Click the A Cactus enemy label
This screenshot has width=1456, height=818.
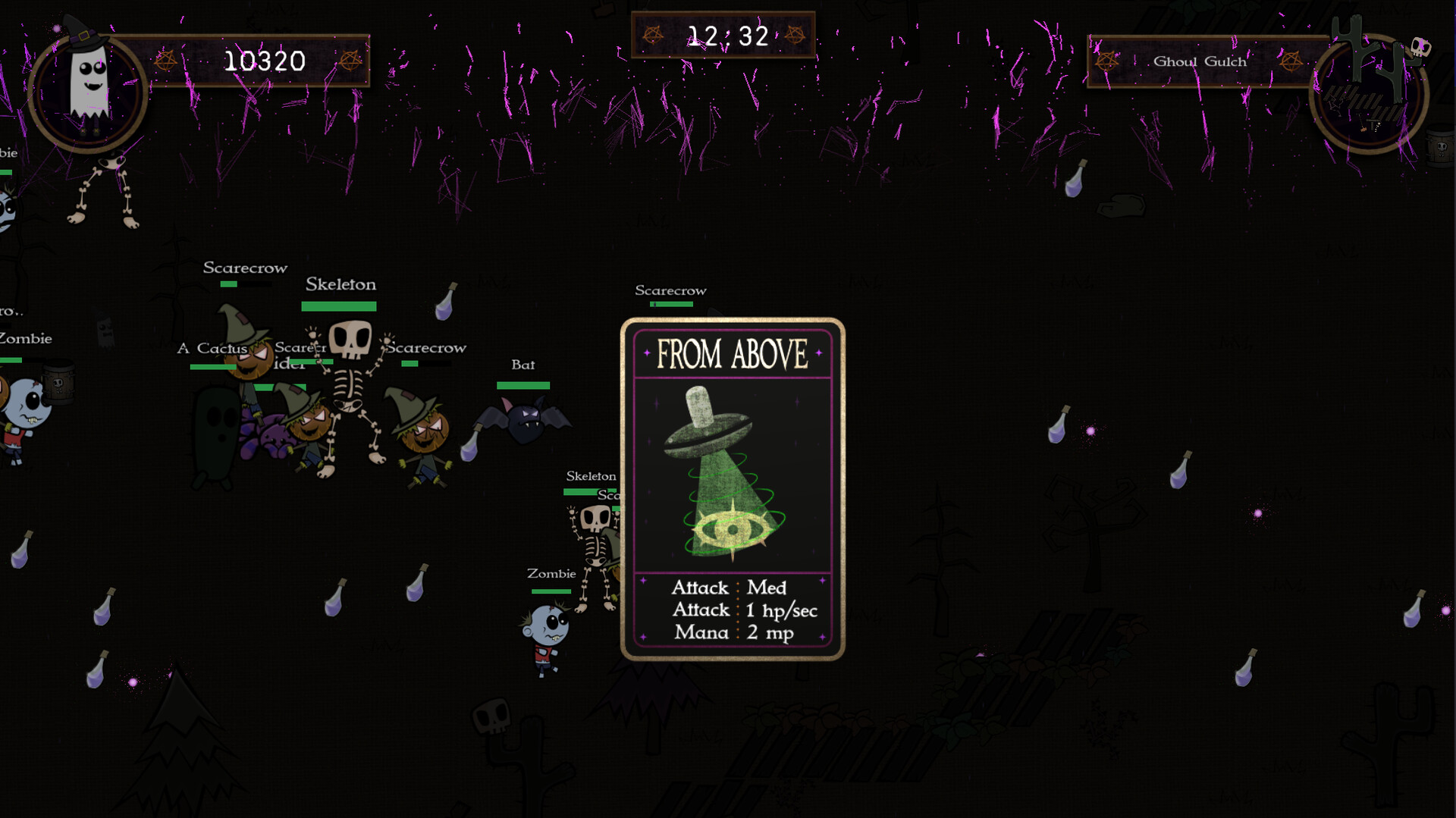pyautogui.click(x=212, y=348)
